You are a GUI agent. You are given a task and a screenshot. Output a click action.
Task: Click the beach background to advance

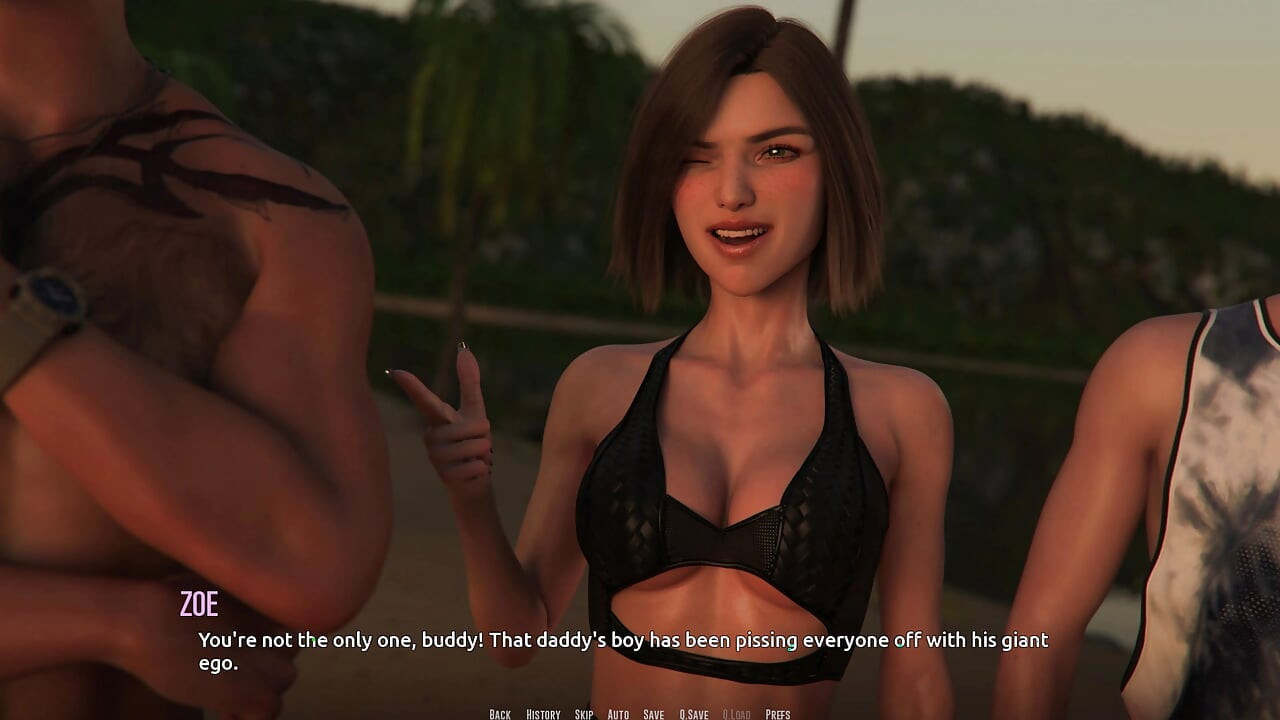tap(500, 150)
